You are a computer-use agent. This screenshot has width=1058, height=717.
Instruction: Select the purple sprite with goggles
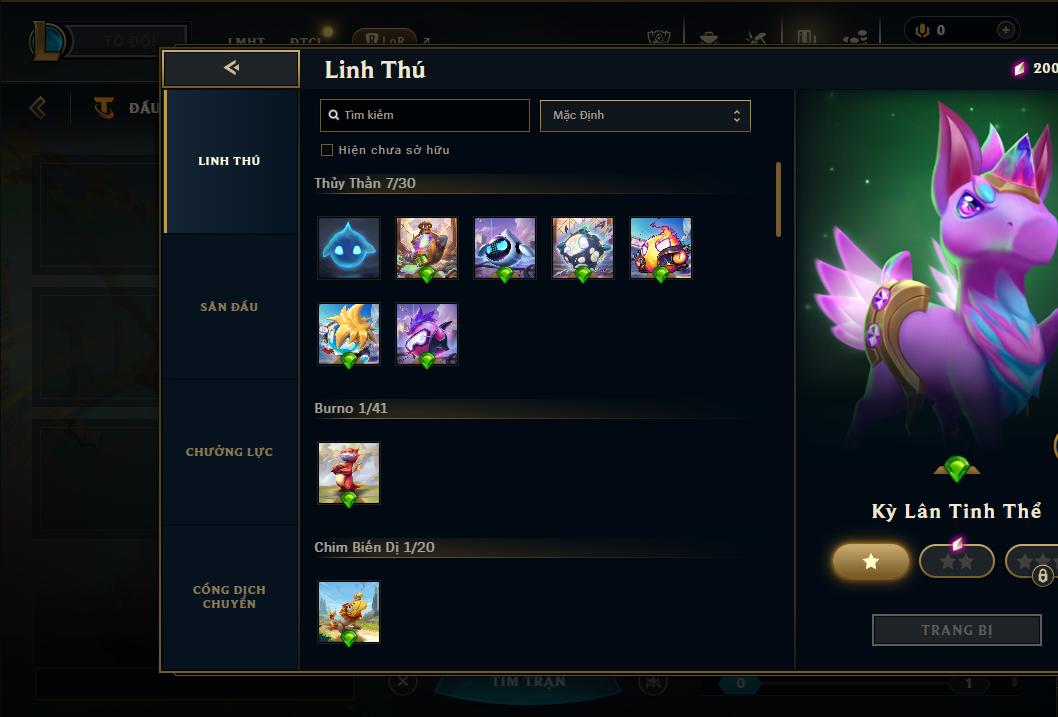(x=427, y=334)
